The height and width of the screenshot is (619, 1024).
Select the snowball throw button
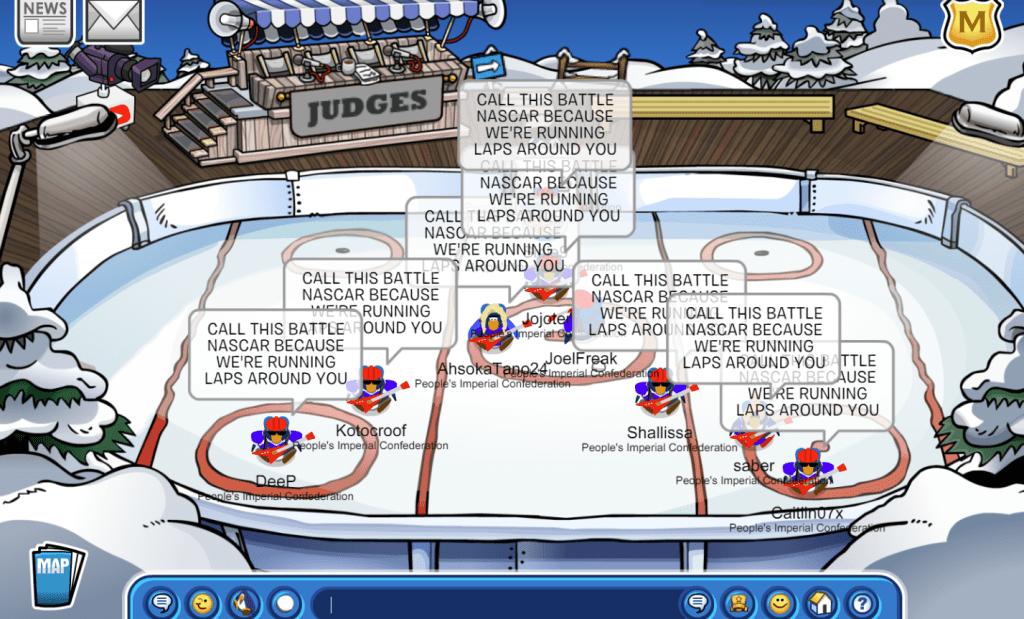pos(285,603)
